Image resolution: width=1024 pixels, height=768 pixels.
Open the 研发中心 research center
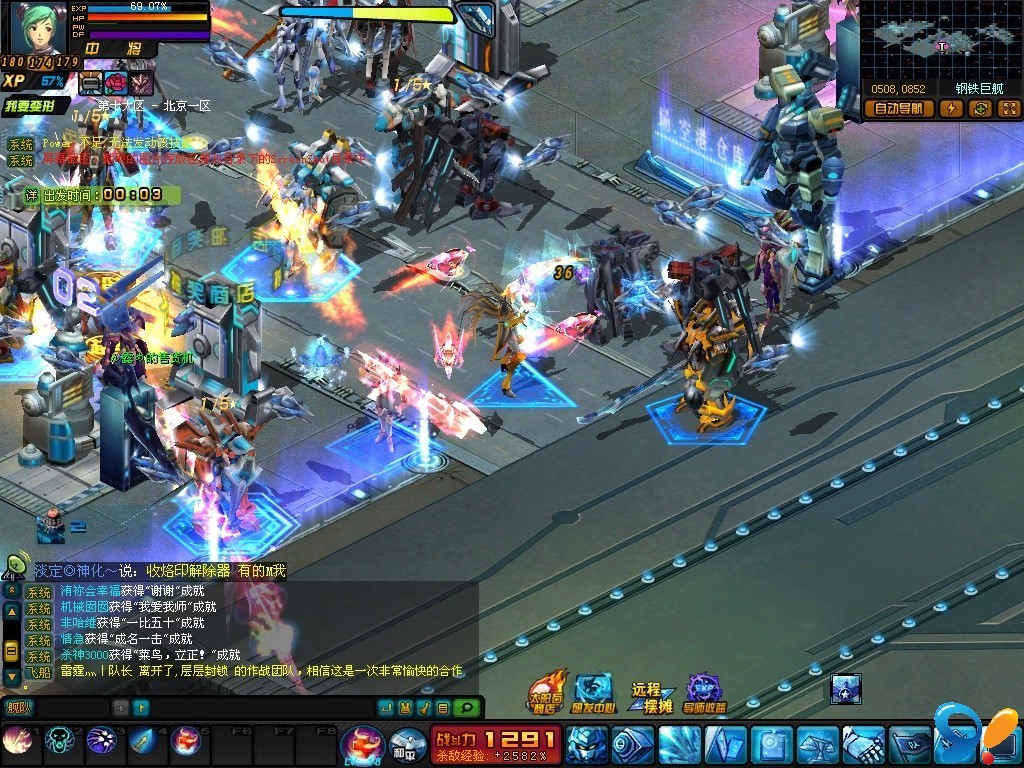click(593, 692)
